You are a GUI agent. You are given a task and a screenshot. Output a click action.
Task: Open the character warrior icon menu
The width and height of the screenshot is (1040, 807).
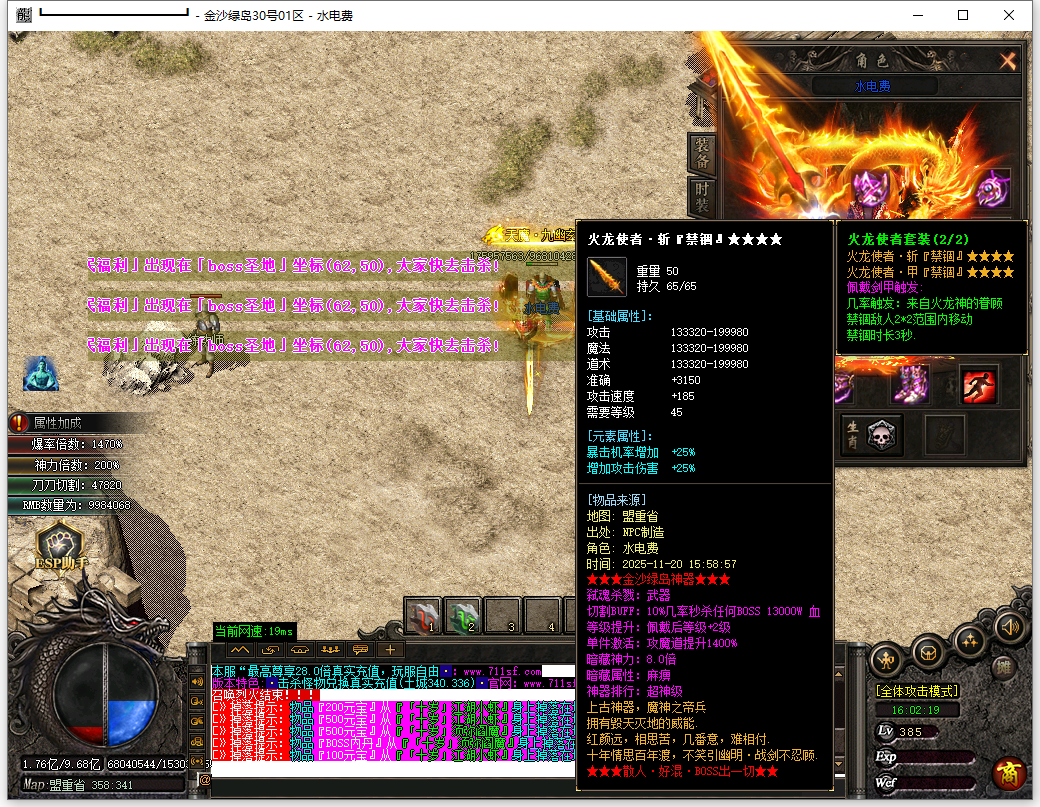pos(887,659)
